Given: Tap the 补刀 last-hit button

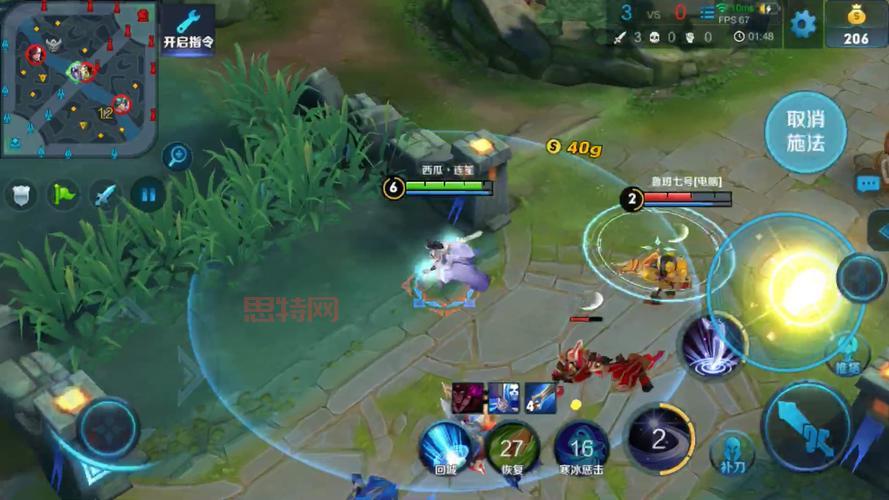Looking at the screenshot, I should click(733, 452).
